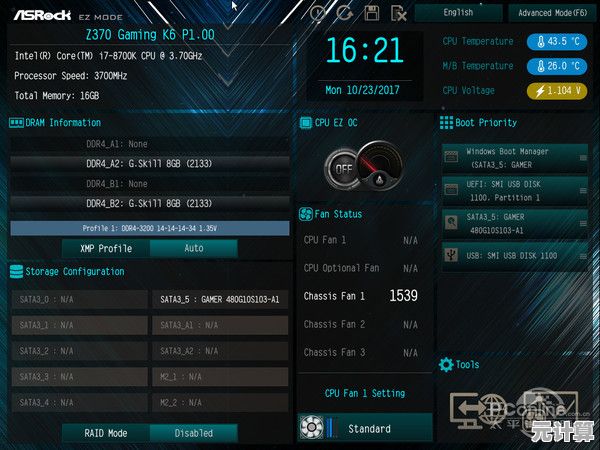Click the power icon in top bar

coord(318,13)
